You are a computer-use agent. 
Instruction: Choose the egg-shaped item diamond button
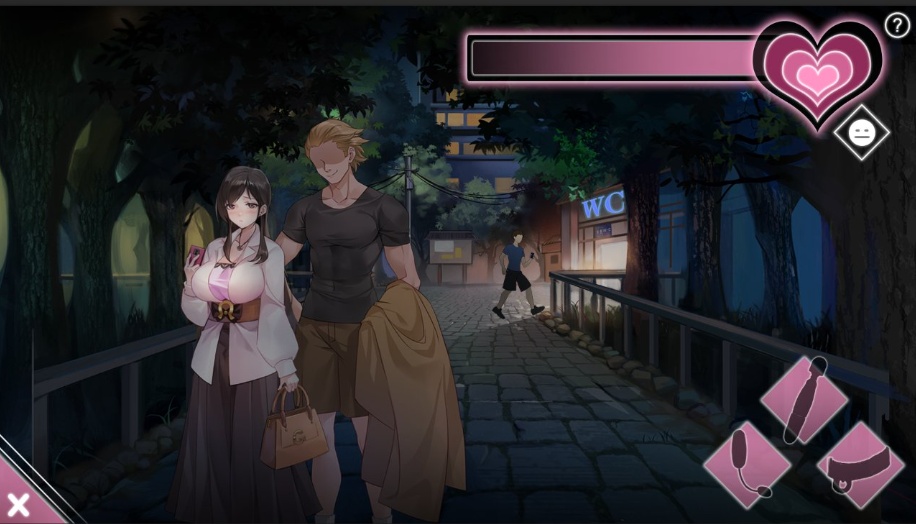tap(747, 464)
